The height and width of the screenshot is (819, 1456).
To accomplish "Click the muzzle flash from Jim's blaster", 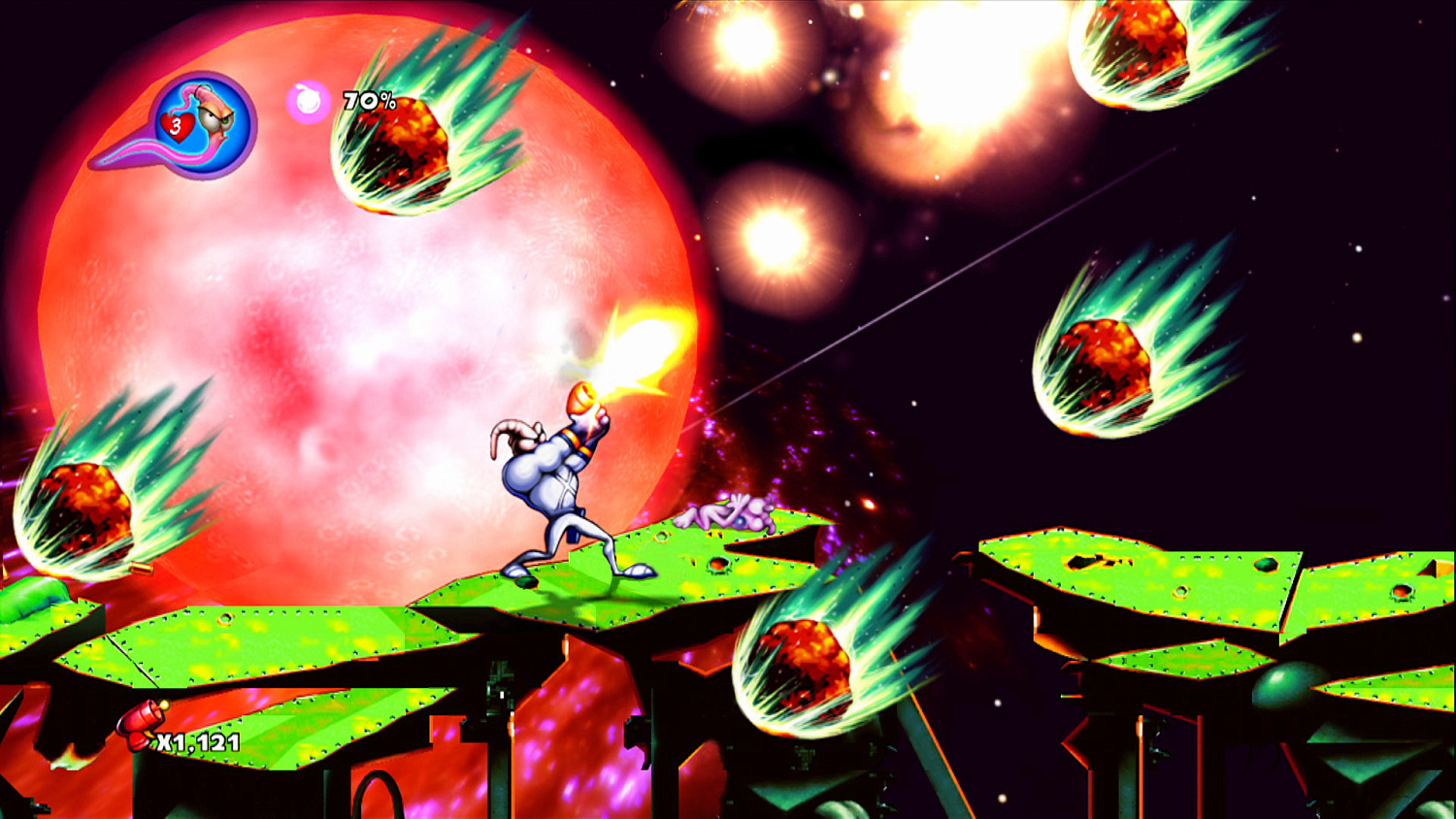I will point(636,344).
